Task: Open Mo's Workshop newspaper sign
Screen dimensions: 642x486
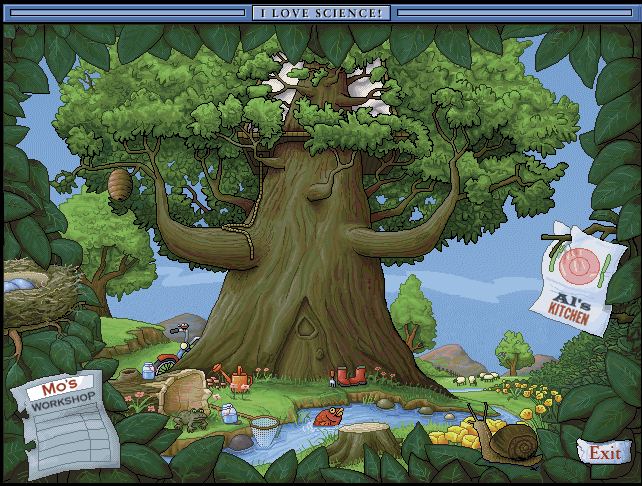Action: click(x=68, y=412)
